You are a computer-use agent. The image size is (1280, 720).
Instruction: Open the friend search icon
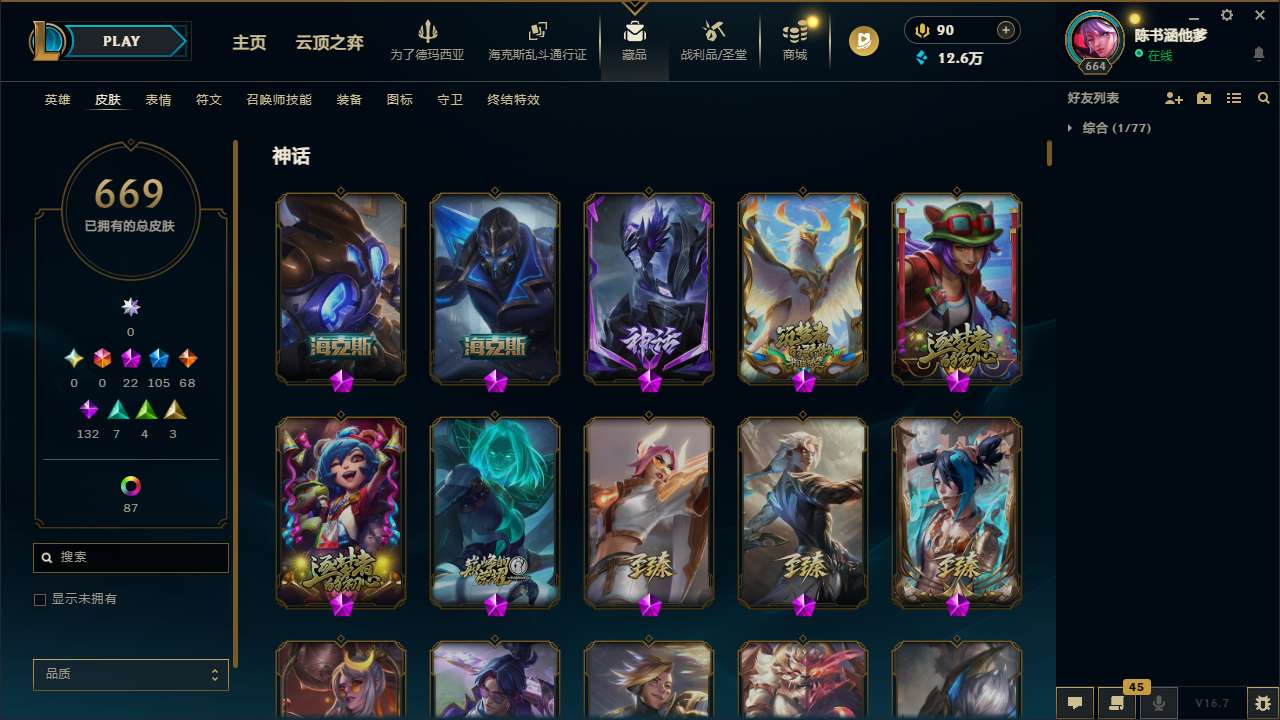1264,98
